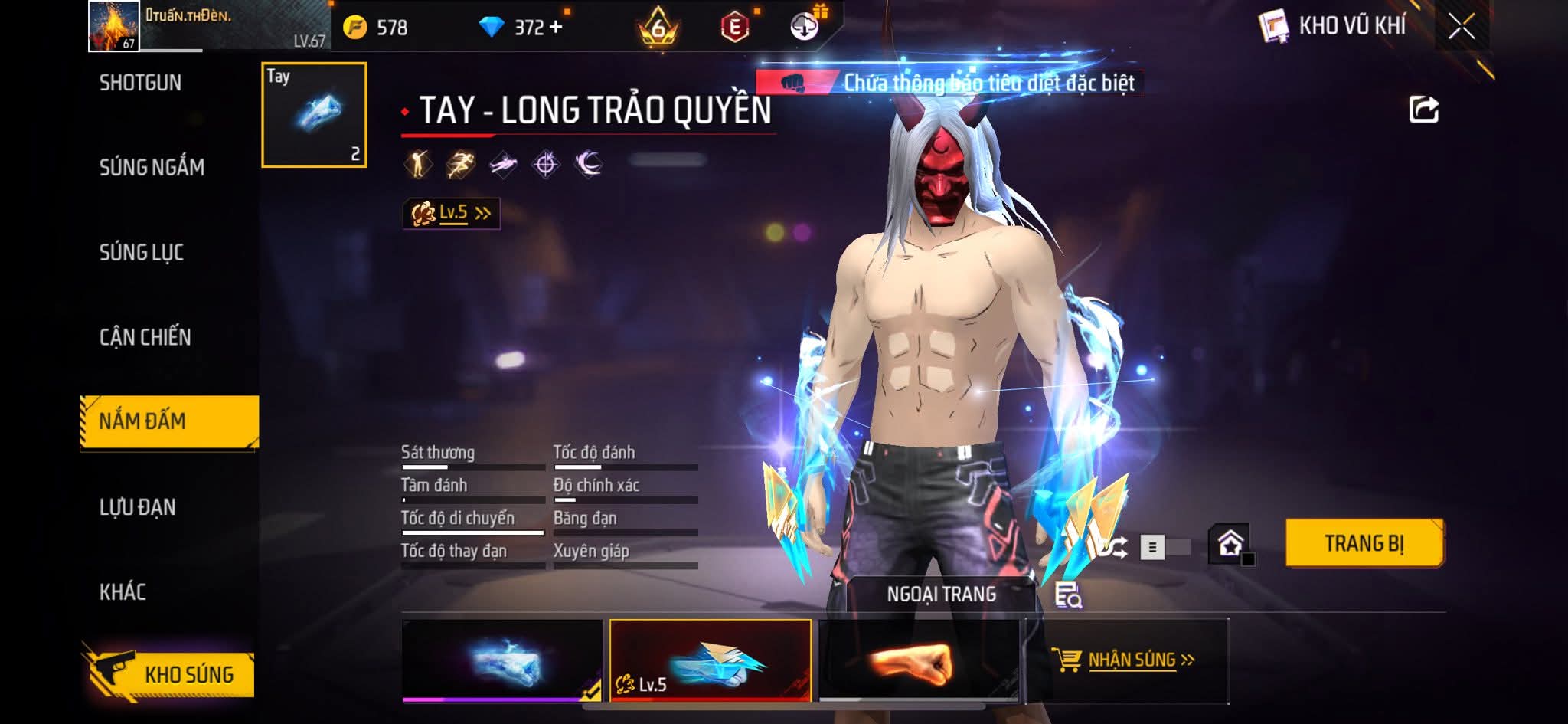The width and height of the screenshot is (1568, 724).
Task: Open Lv.5 skin upgrade details
Action: [452, 213]
